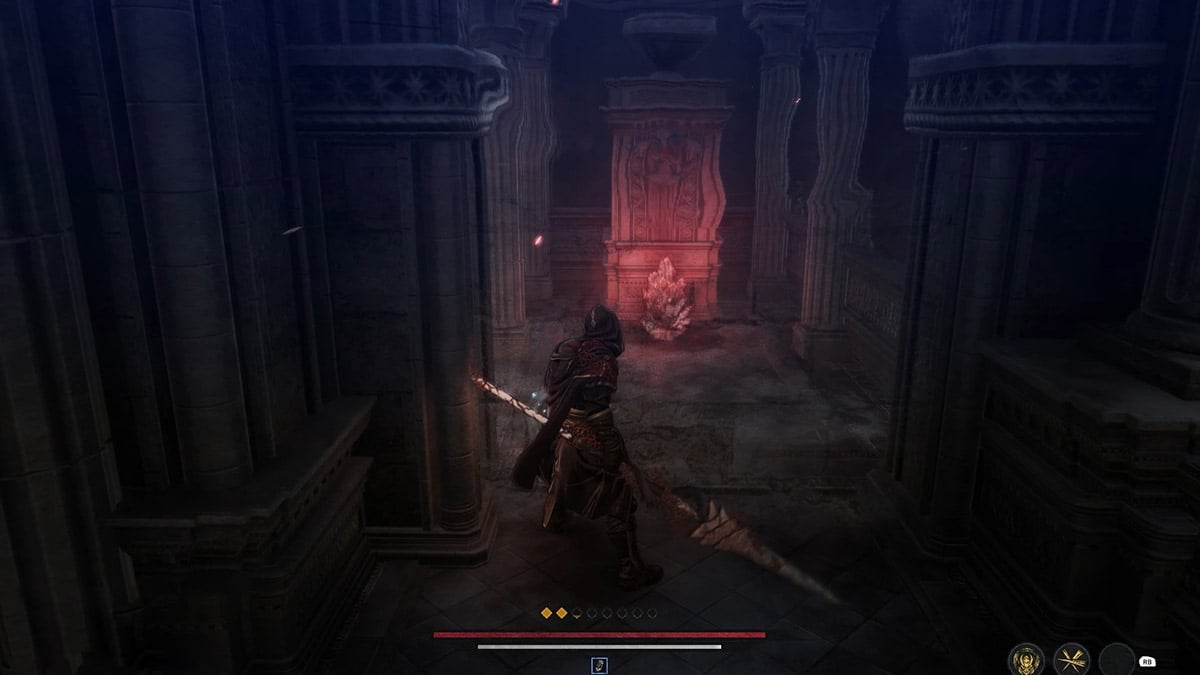Select the golden scarab ability icon
The height and width of the screenshot is (675, 1200).
click(1027, 658)
